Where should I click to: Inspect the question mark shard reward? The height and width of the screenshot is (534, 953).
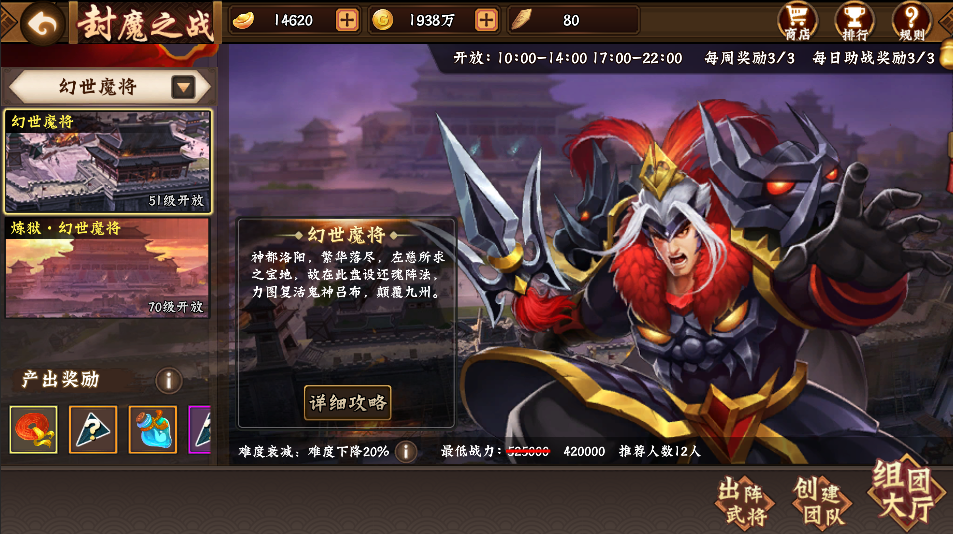click(x=93, y=429)
